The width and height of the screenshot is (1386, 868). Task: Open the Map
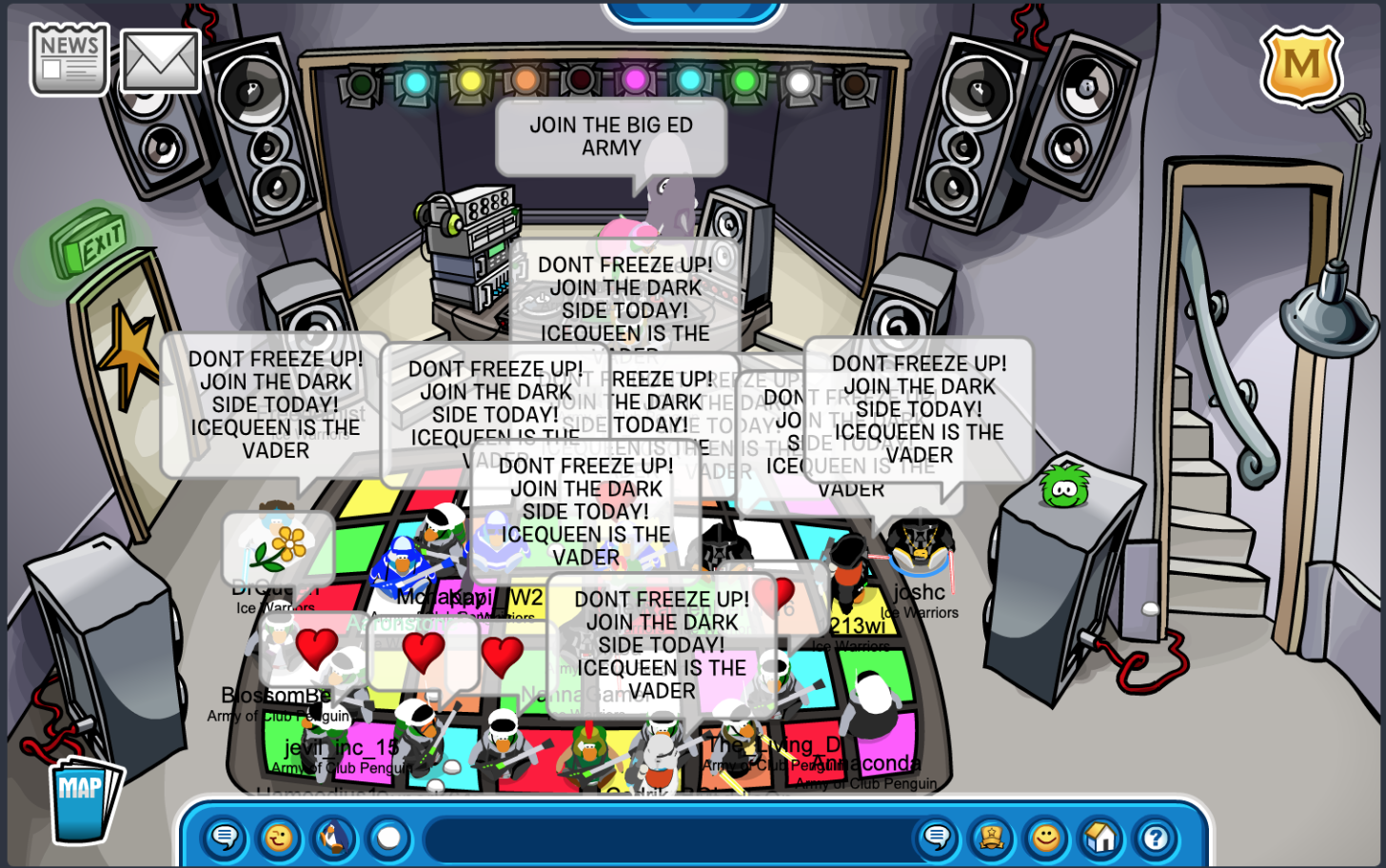(83, 798)
